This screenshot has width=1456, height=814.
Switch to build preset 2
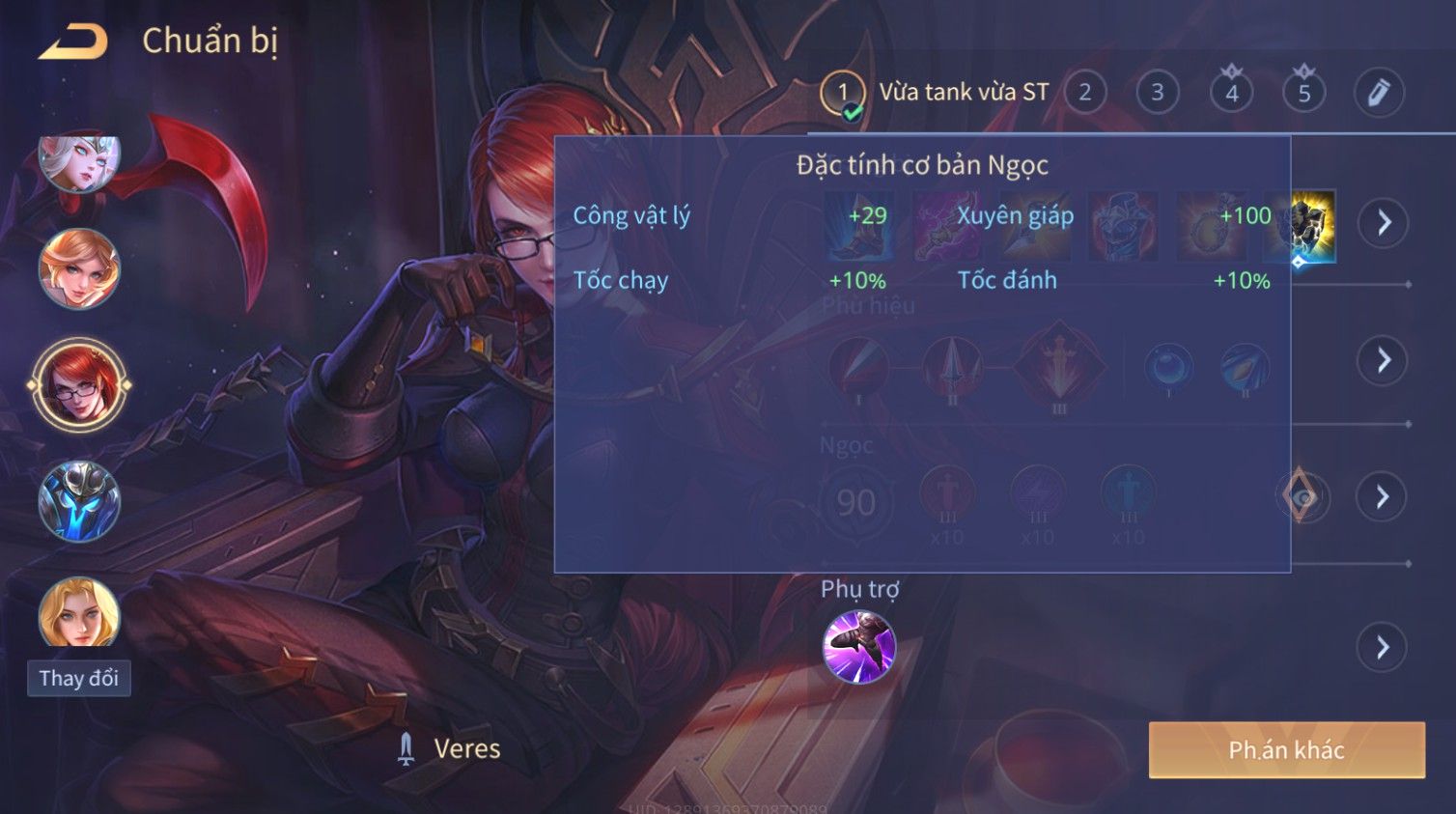pos(1085,93)
